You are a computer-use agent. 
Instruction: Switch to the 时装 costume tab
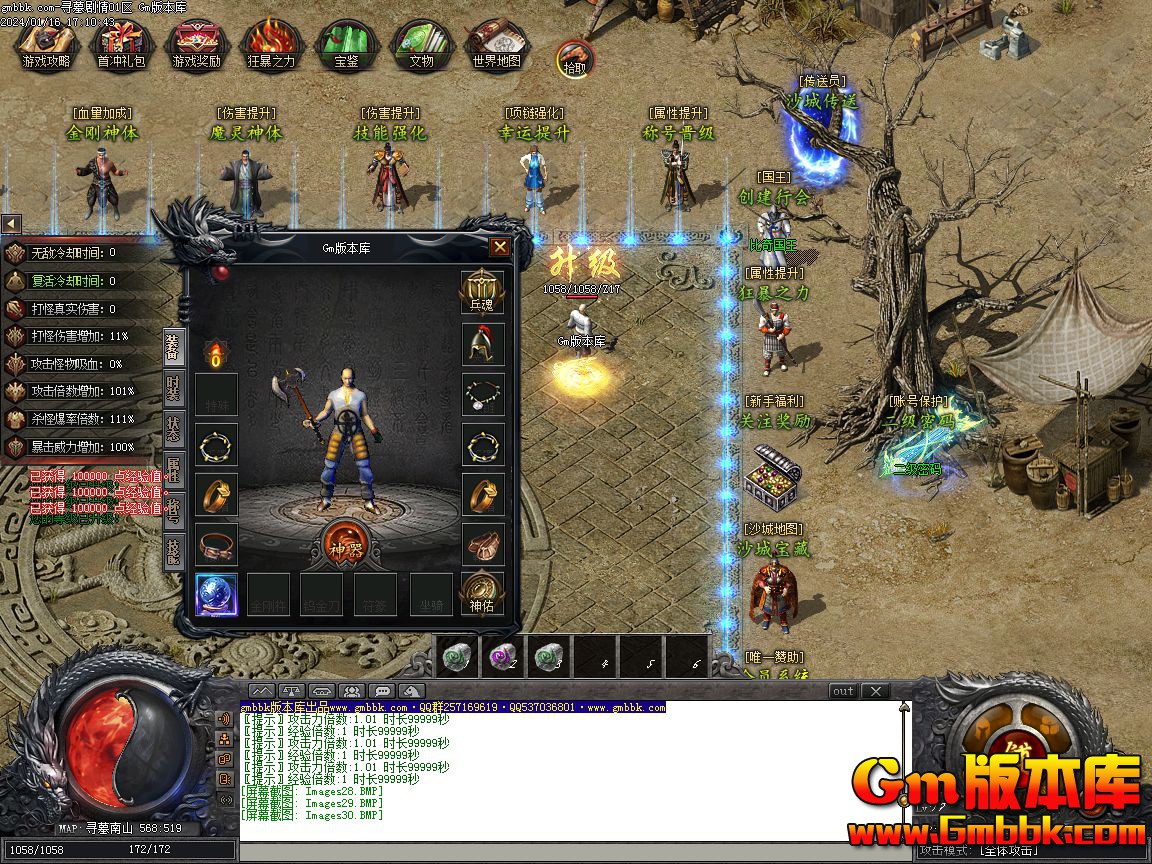click(174, 388)
